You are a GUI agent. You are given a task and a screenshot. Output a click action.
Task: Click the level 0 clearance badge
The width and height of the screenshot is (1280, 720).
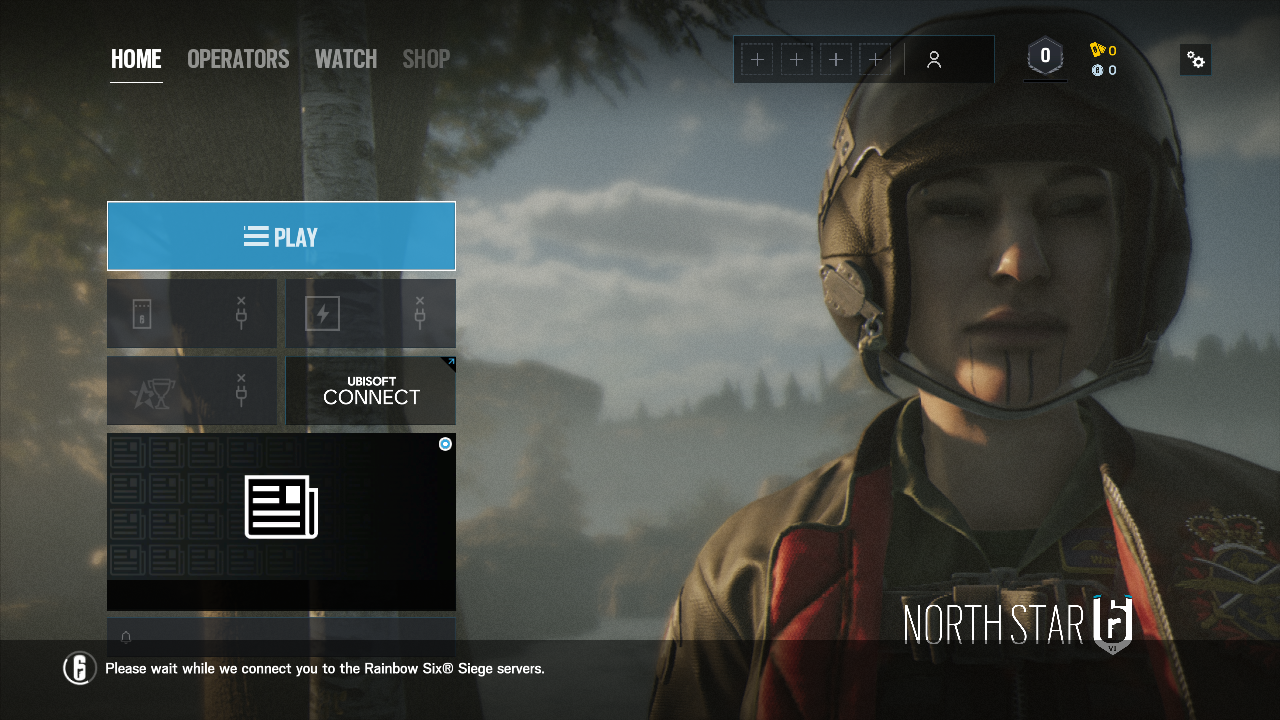click(x=1045, y=57)
